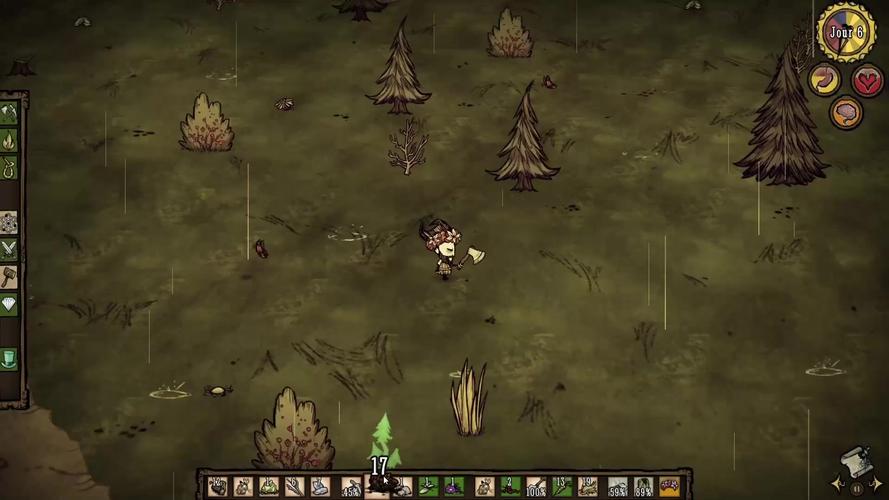Image resolution: width=889 pixels, height=500 pixels.
Task: Select the first inventory slot with 12 items
Action: (x=217, y=487)
